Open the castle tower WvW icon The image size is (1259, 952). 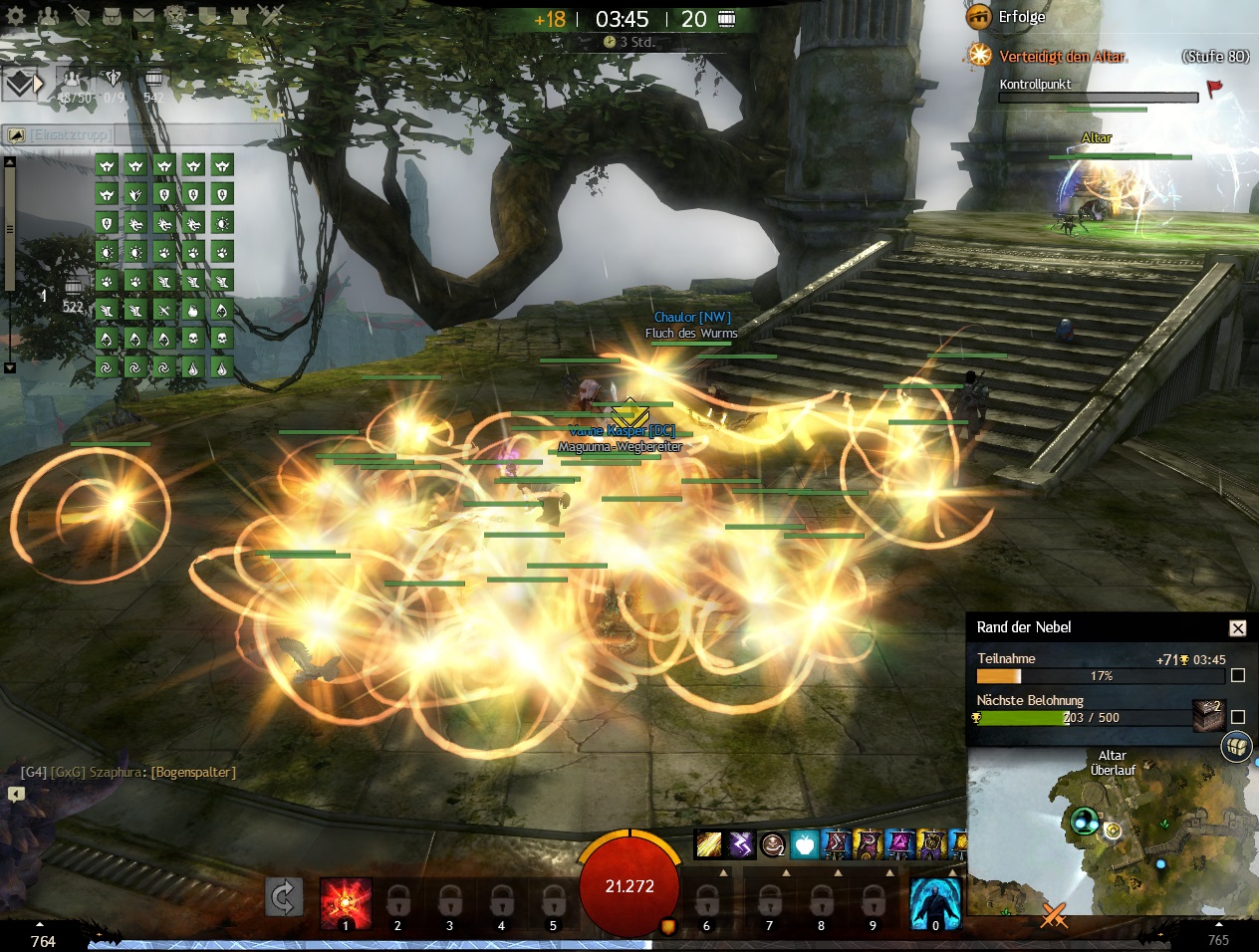point(239,16)
